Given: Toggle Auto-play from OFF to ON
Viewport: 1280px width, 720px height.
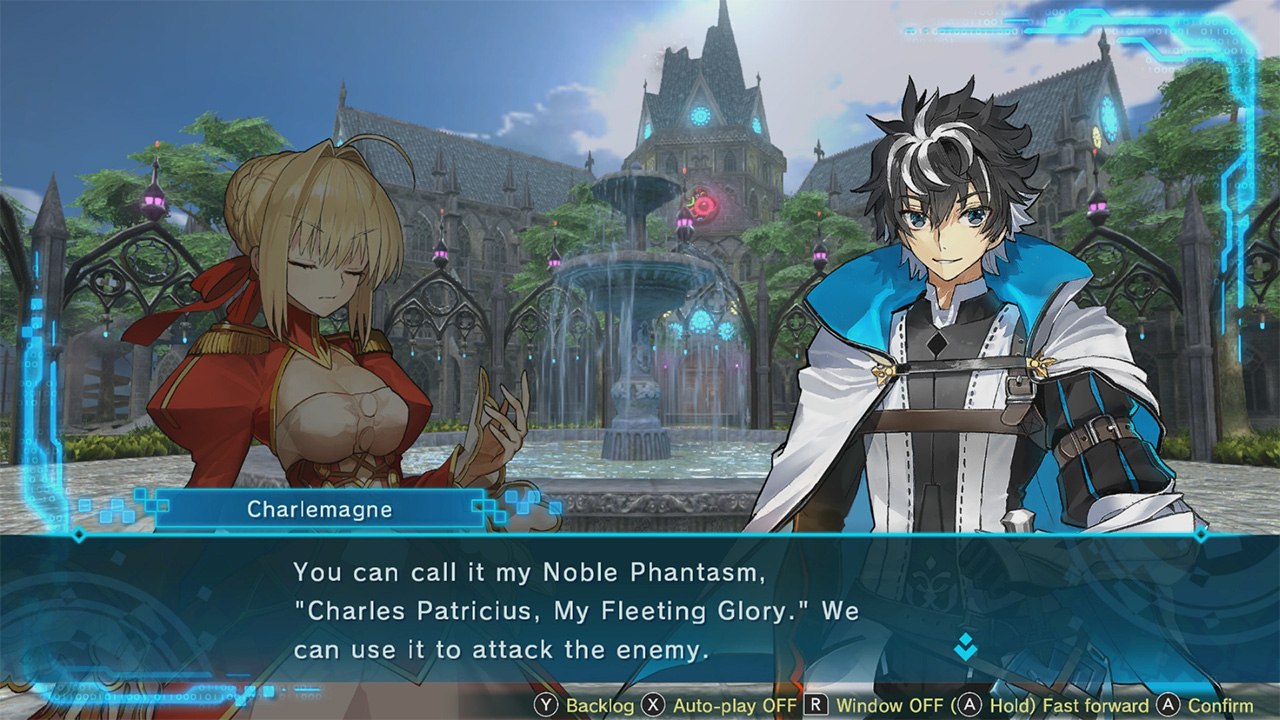Looking at the screenshot, I should click(700, 705).
